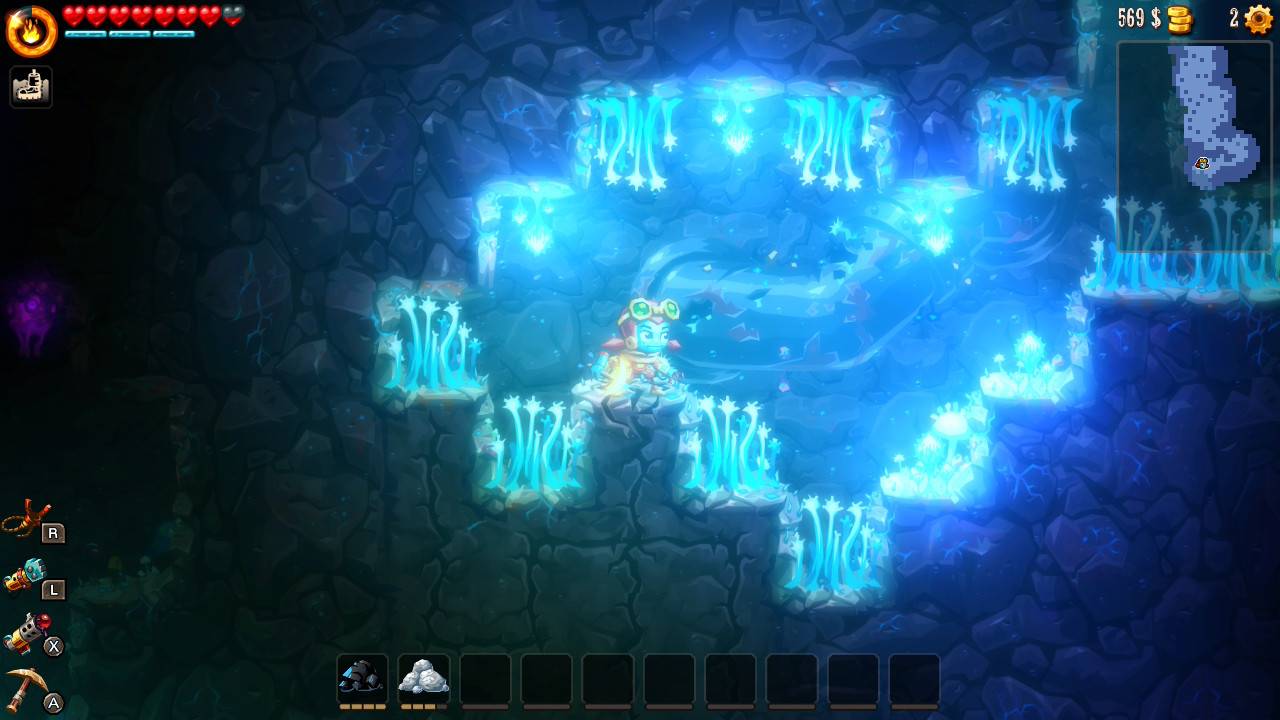The width and height of the screenshot is (1280, 720).
Task: Click the flame lamp light gauge
Action: 32,31
